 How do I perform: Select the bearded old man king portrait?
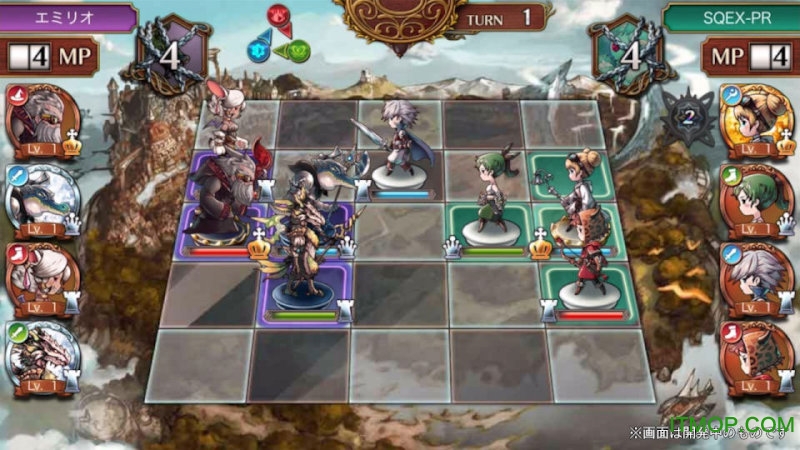(42, 119)
